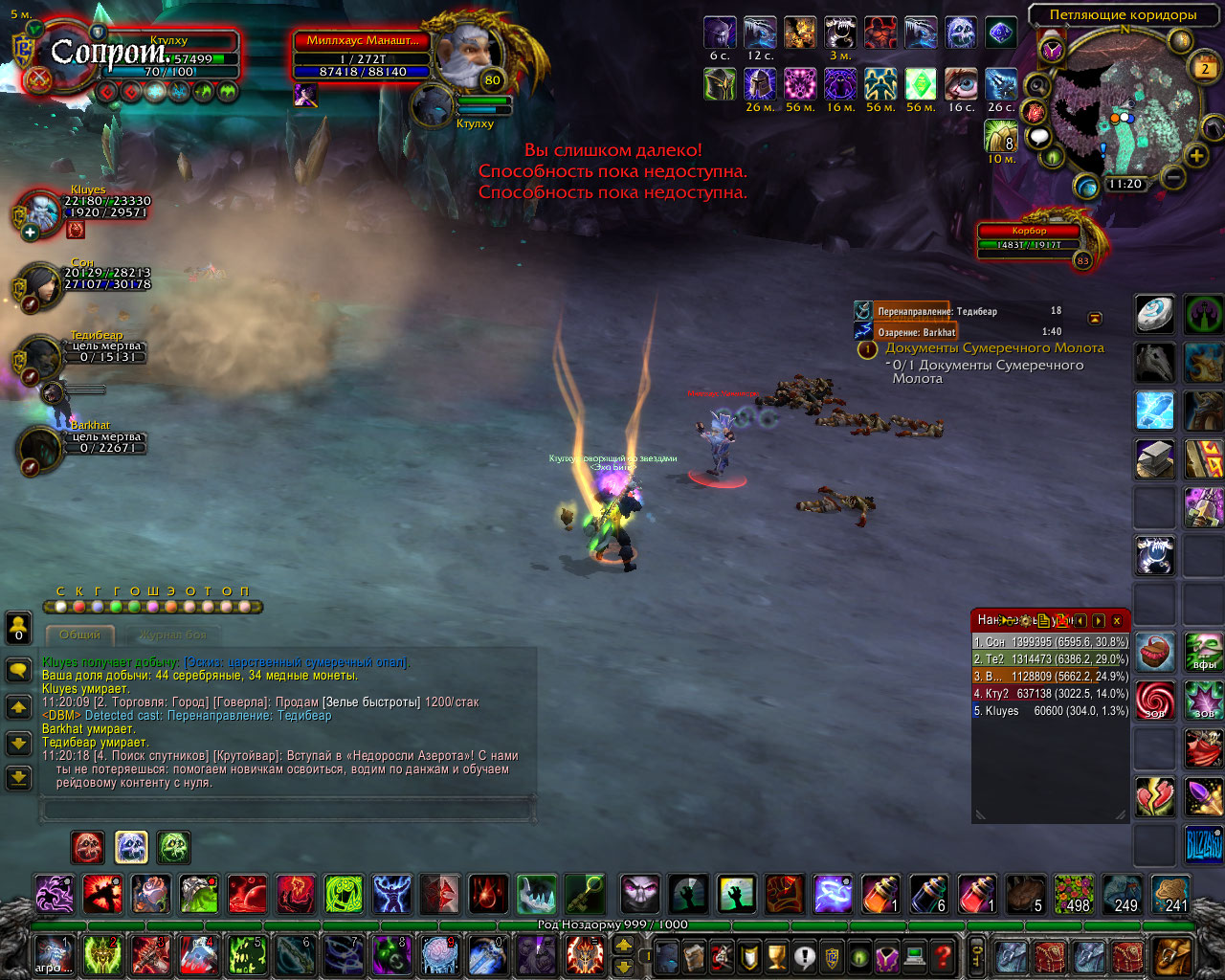Activate the golden key action slot
Viewport: 1225px width, 980px height.
coord(584,894)
